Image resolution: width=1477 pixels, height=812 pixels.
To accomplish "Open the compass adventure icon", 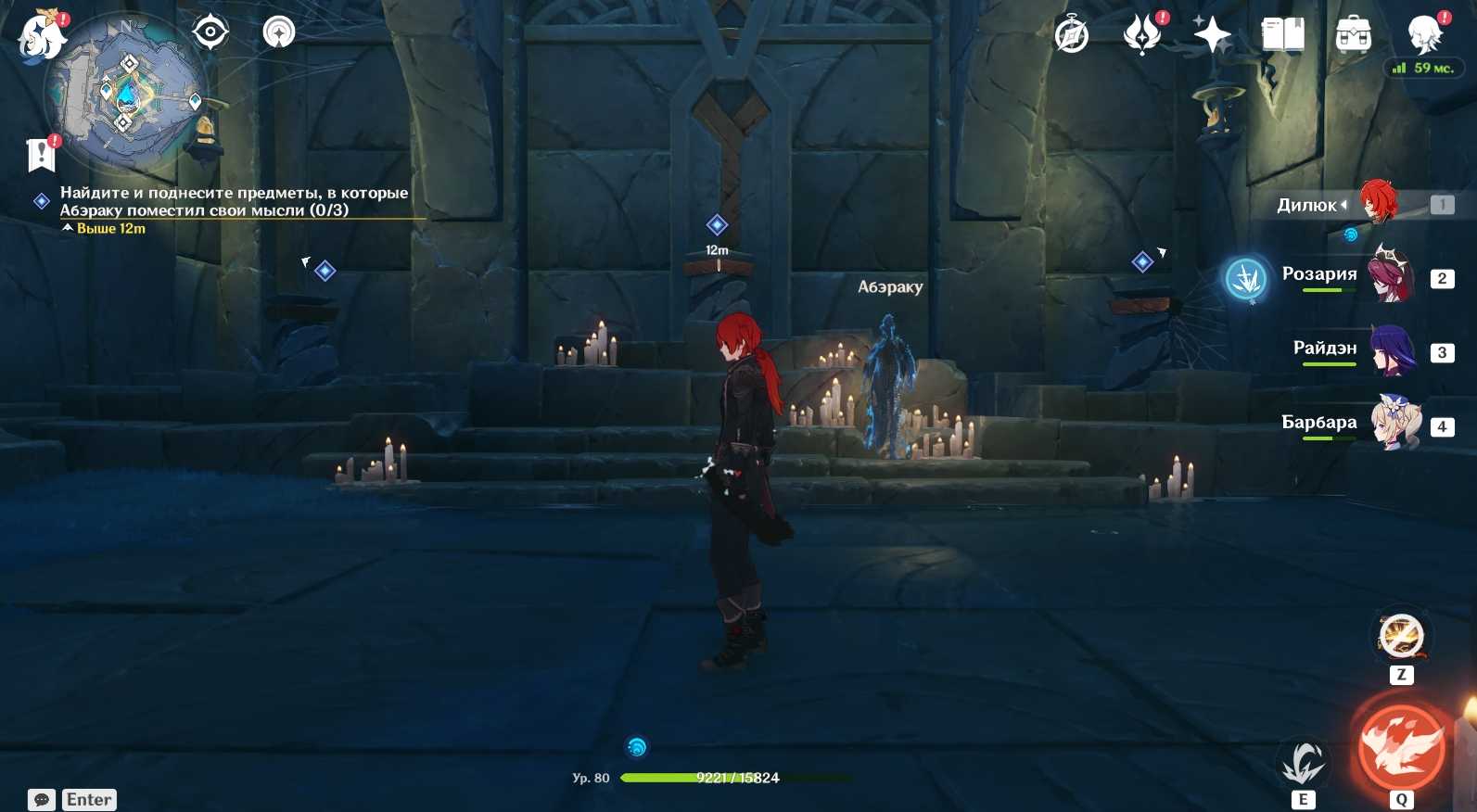I will point(1072,36).
